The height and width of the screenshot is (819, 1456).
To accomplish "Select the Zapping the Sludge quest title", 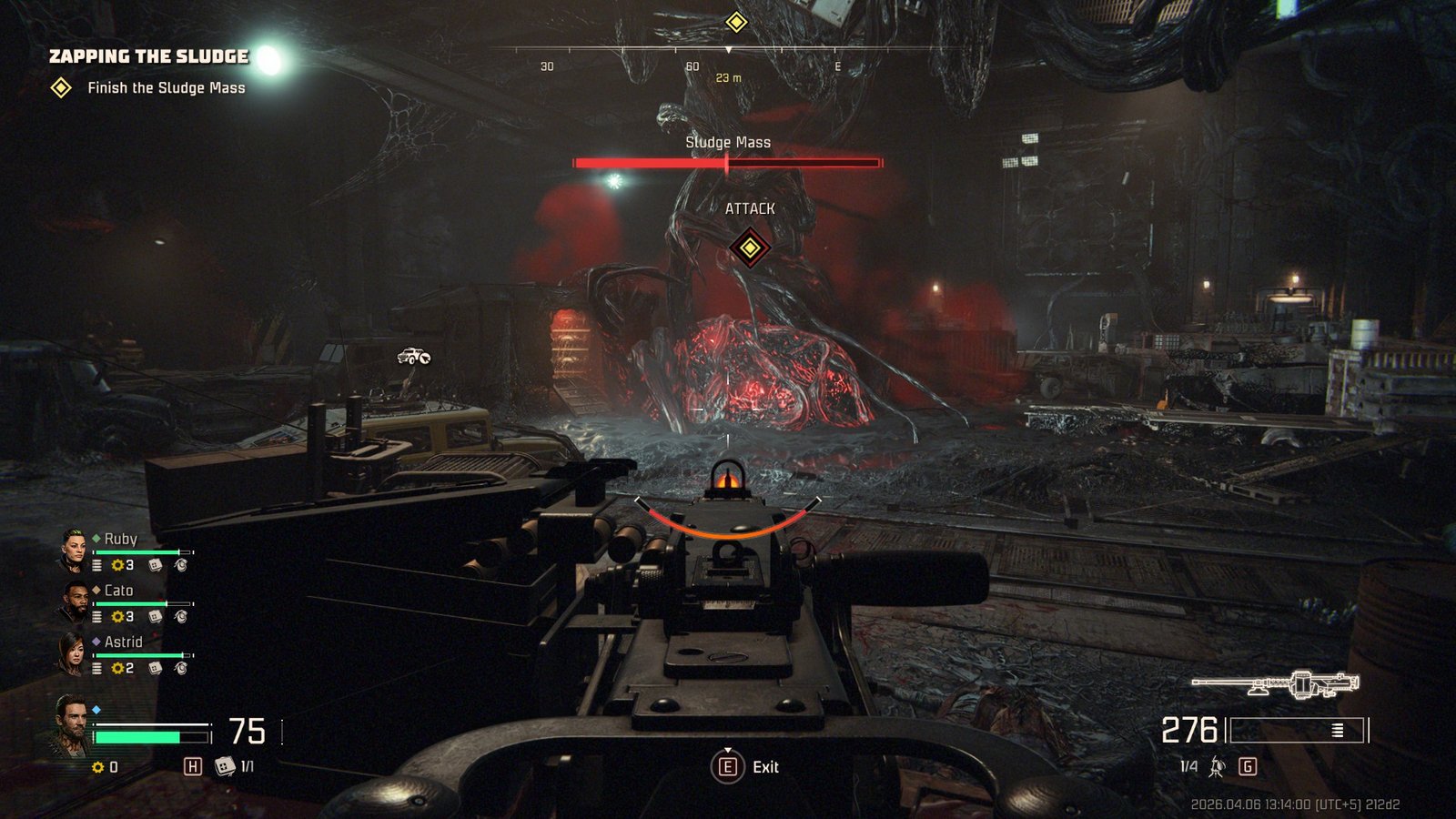I will pos(148,56).
